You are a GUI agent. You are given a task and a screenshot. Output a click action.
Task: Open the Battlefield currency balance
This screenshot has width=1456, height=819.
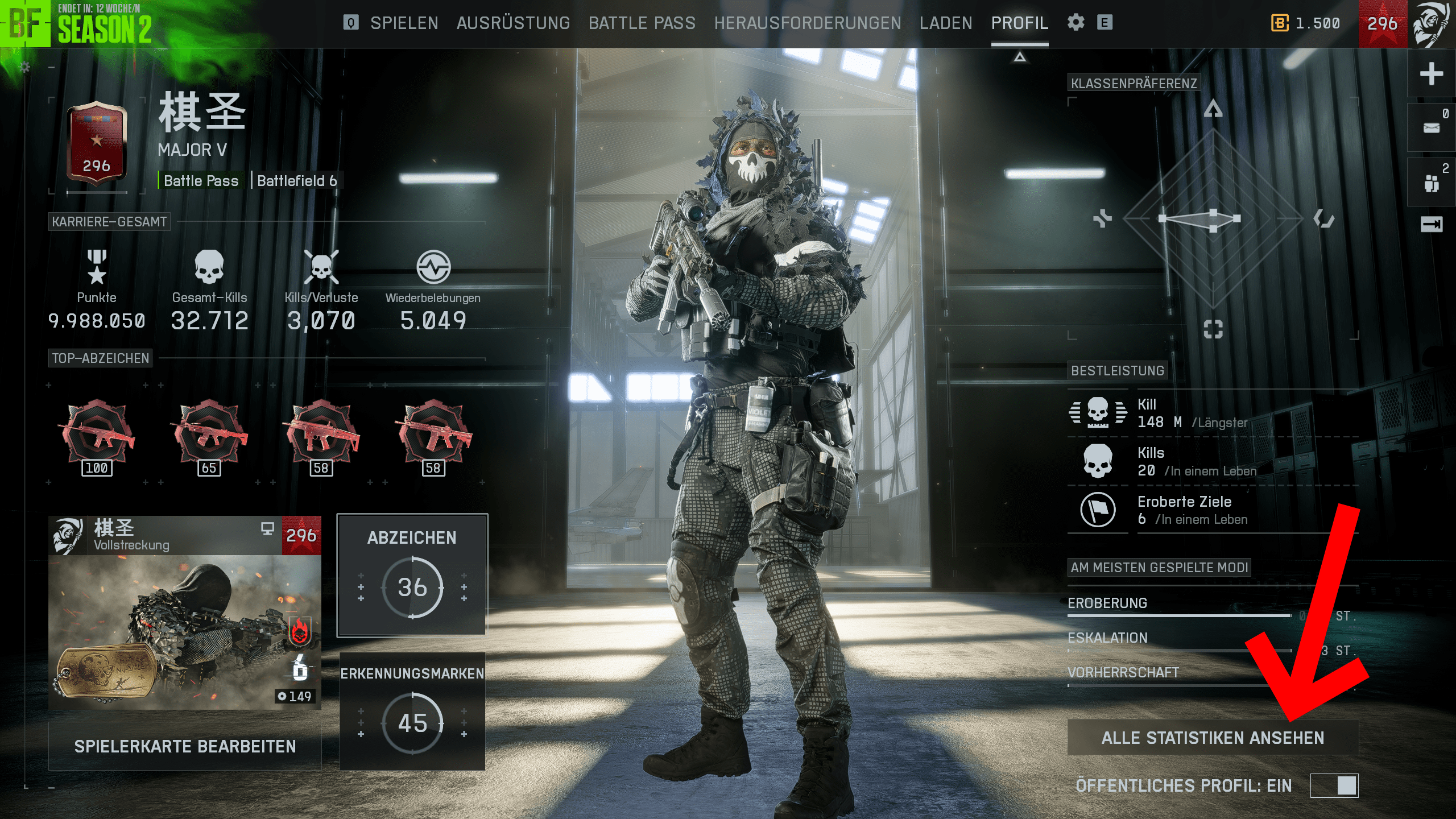pyautogui.click(x=1306, y=23)
